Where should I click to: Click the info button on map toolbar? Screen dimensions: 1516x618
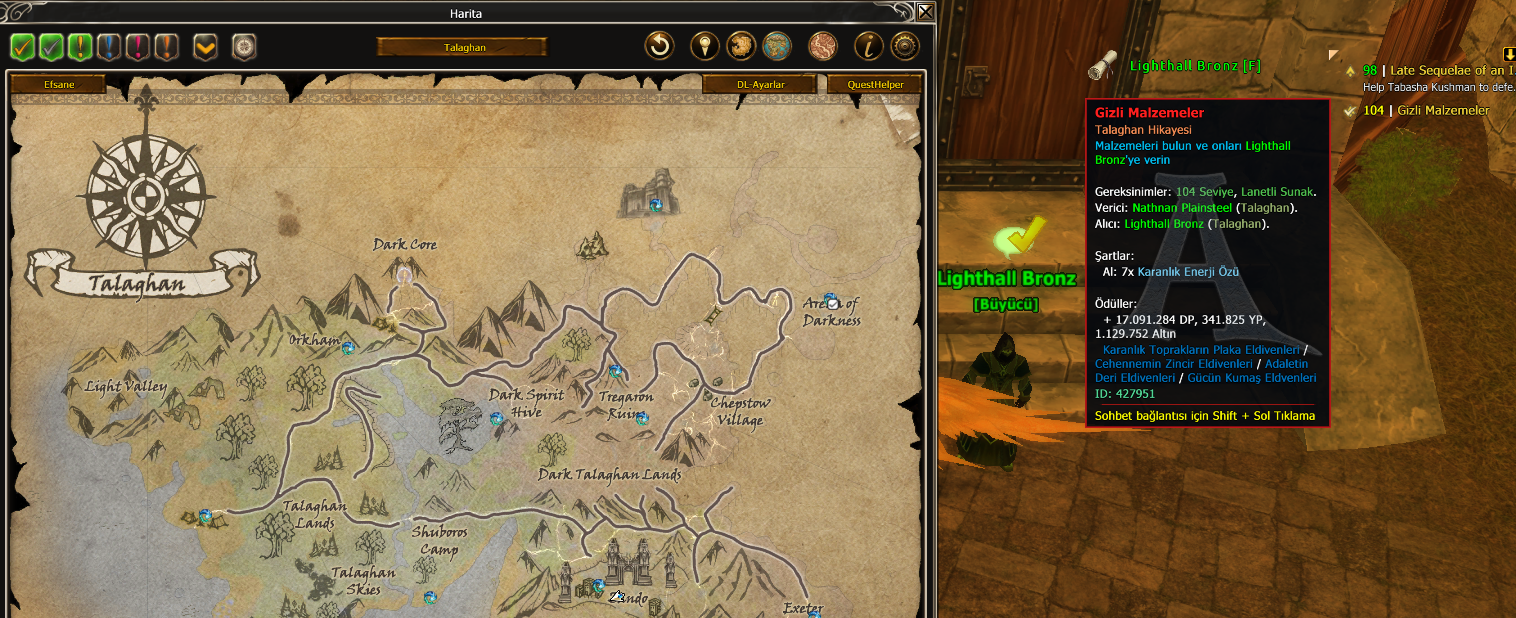tap(868, 46)
